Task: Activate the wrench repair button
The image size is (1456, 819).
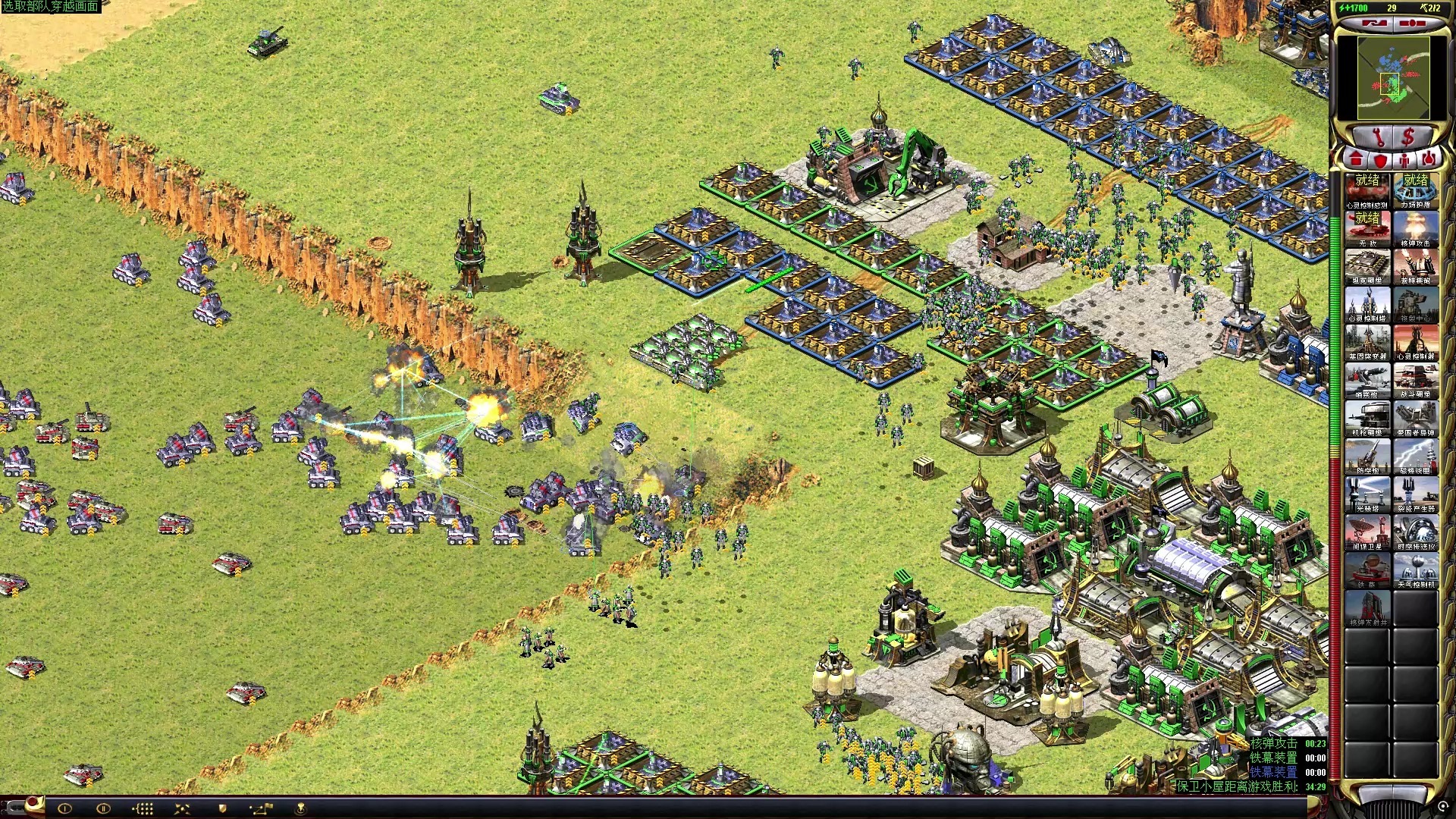Action: [1379, 137]
